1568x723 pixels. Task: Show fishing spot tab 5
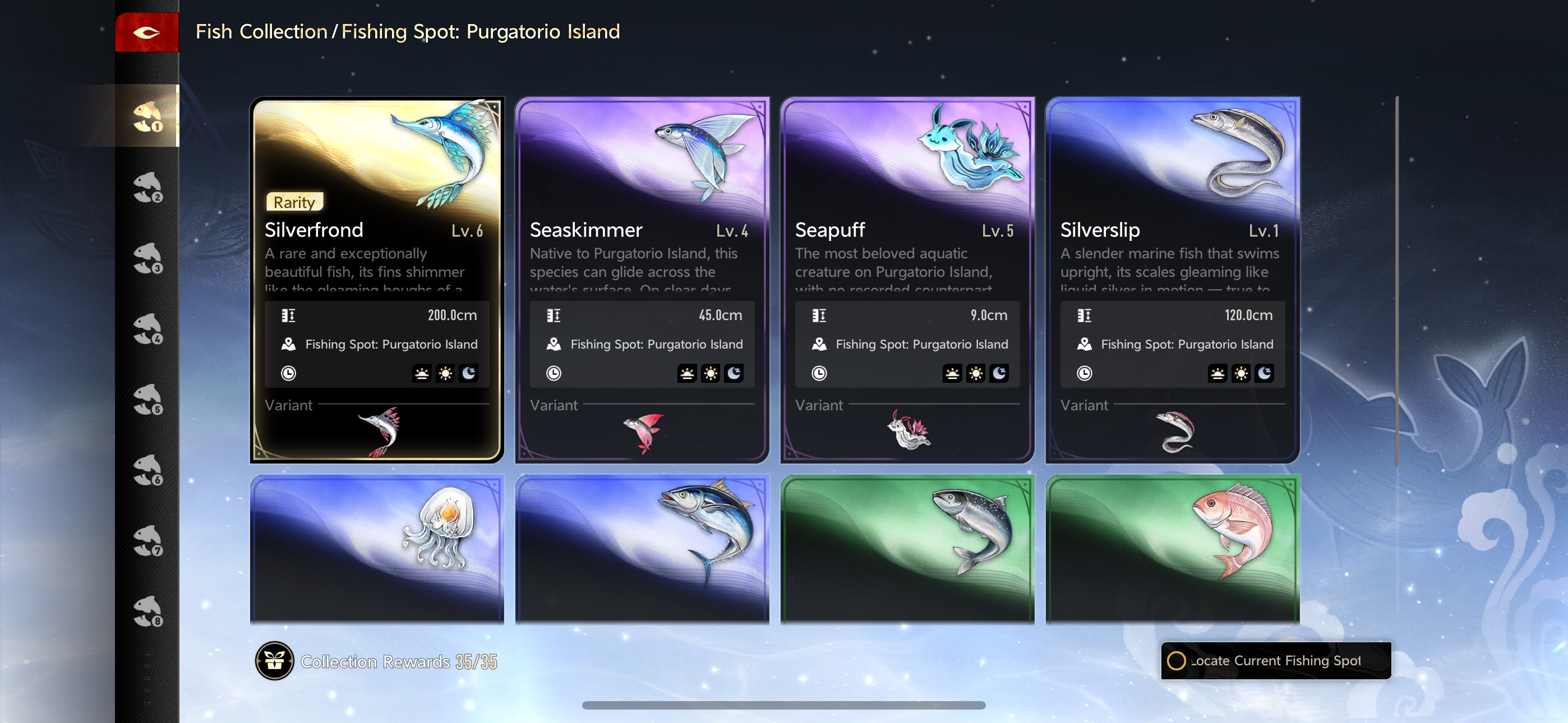tap(147, 399)
